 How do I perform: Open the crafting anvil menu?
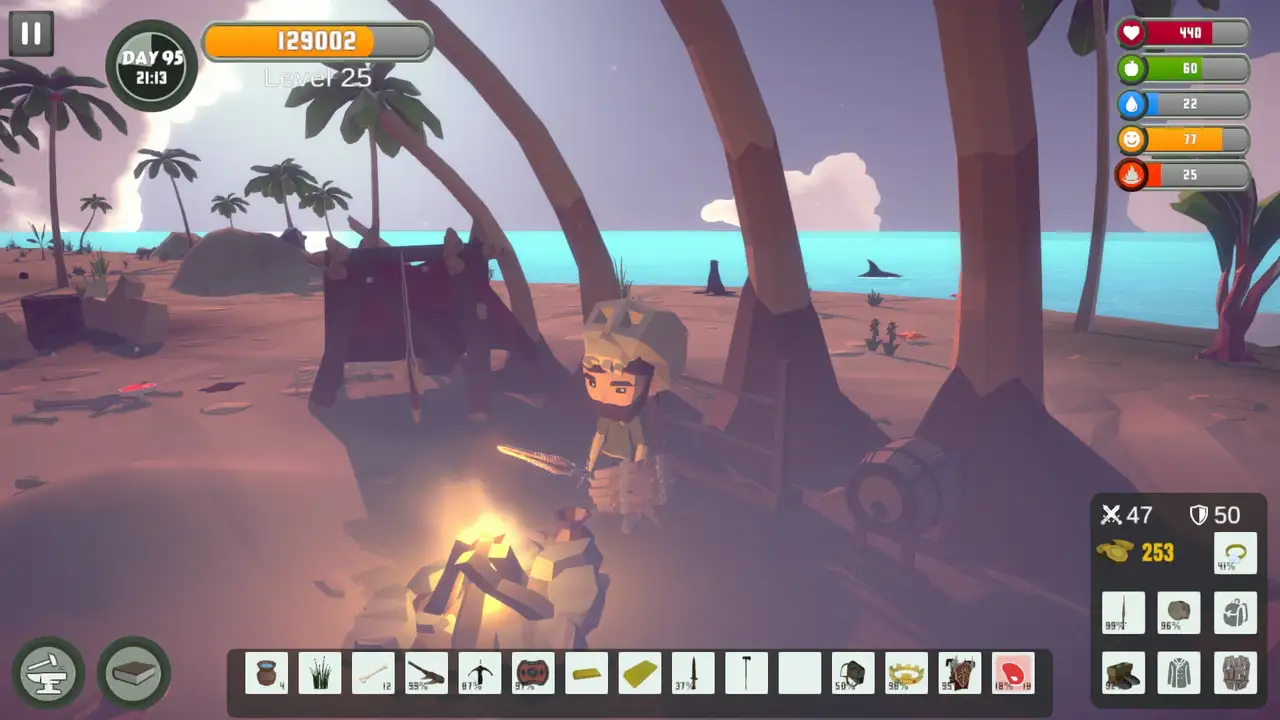point(46,674)
